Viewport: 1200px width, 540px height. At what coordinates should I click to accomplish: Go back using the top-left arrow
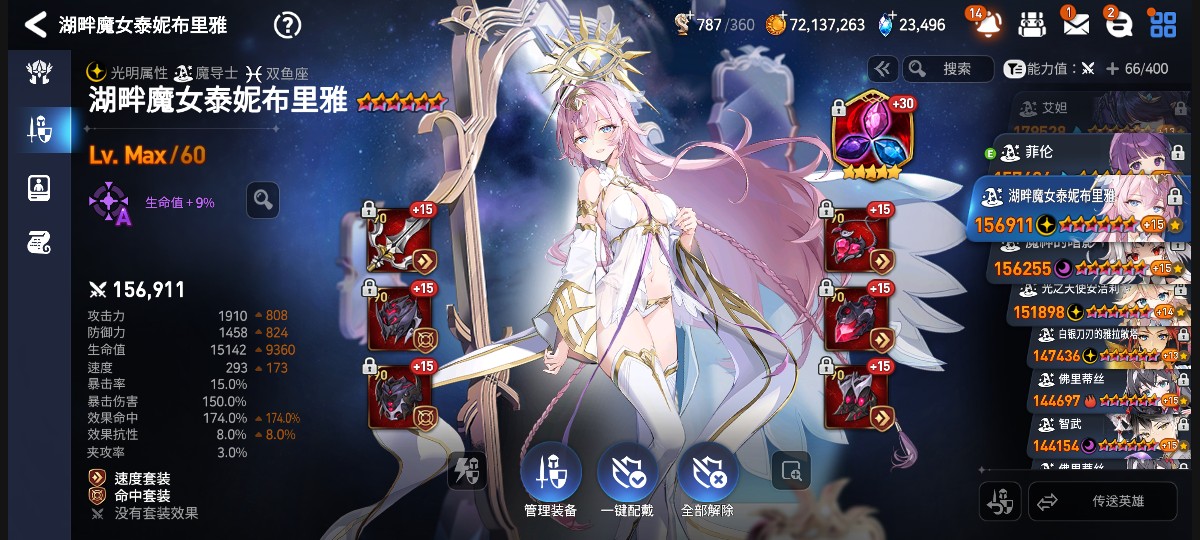pyautogui.click(x=35, y=24)
